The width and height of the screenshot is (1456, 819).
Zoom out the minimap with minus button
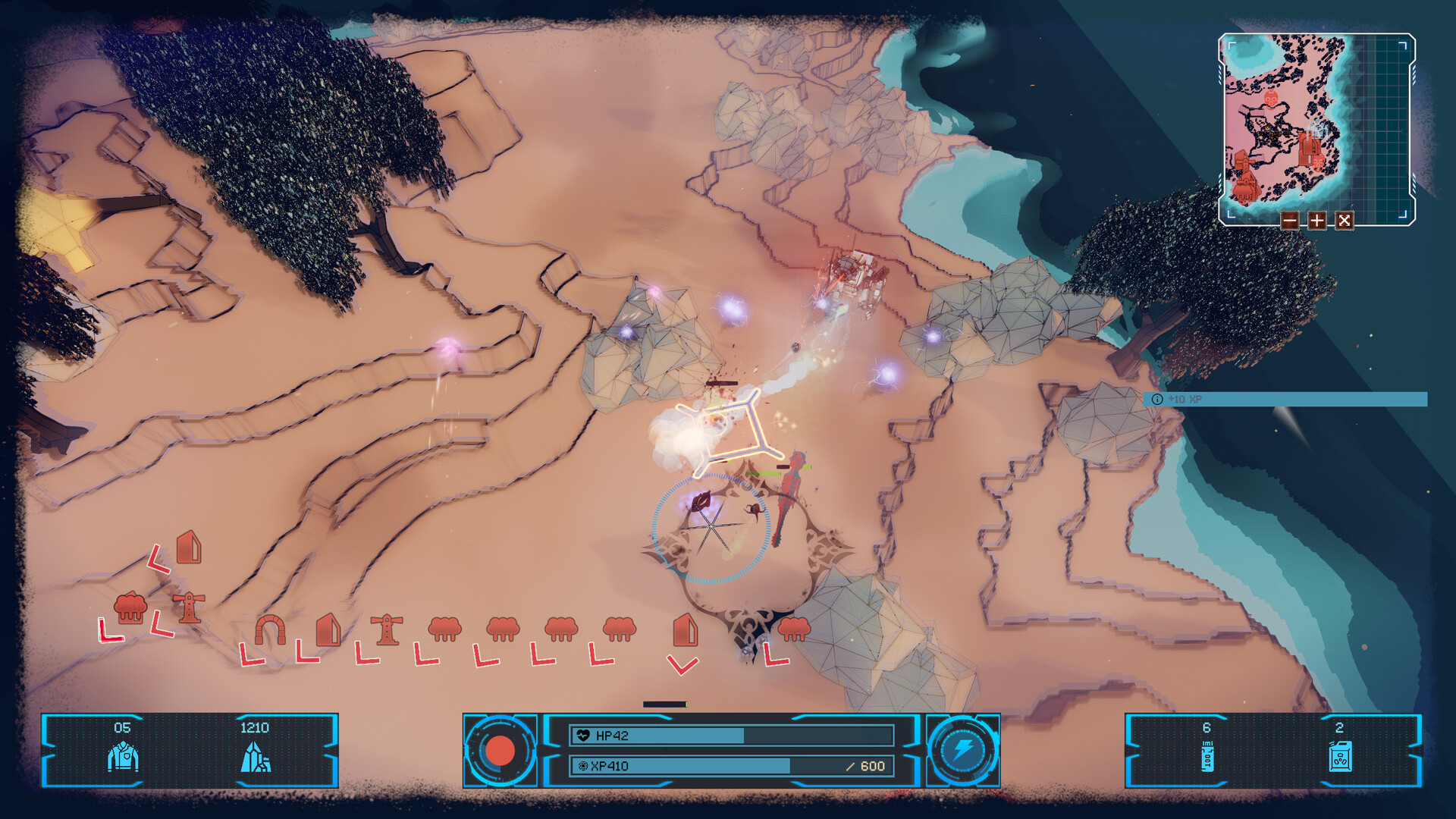[1289, 221]
